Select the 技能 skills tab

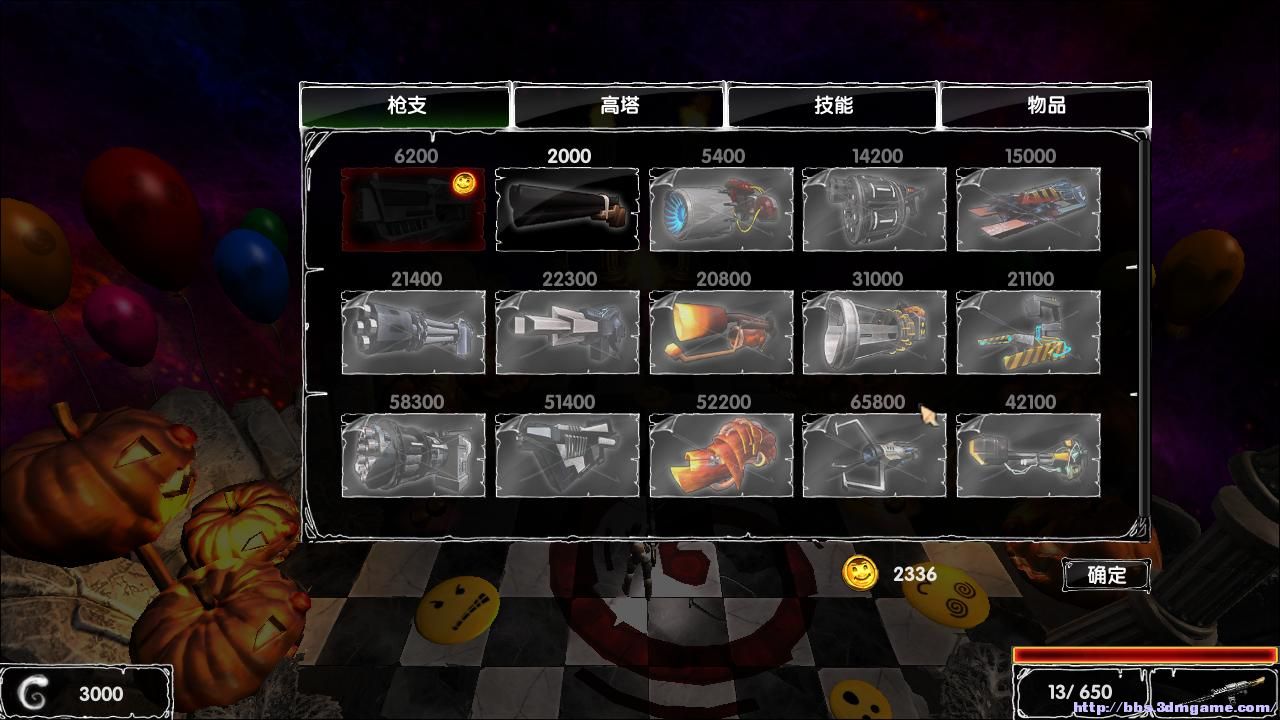[x=833, y=105]
